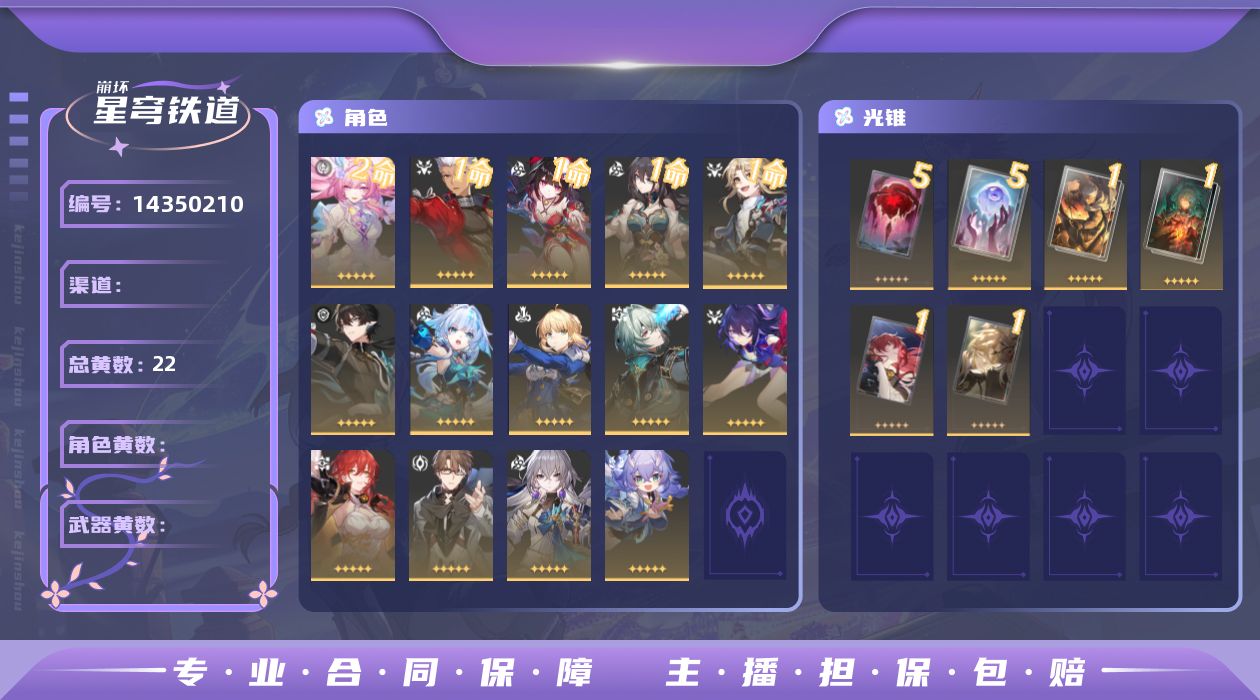The image size is (1260, 700).
Task: Open the dark-haired woman card in teal dress
Action: coord(647,222)
